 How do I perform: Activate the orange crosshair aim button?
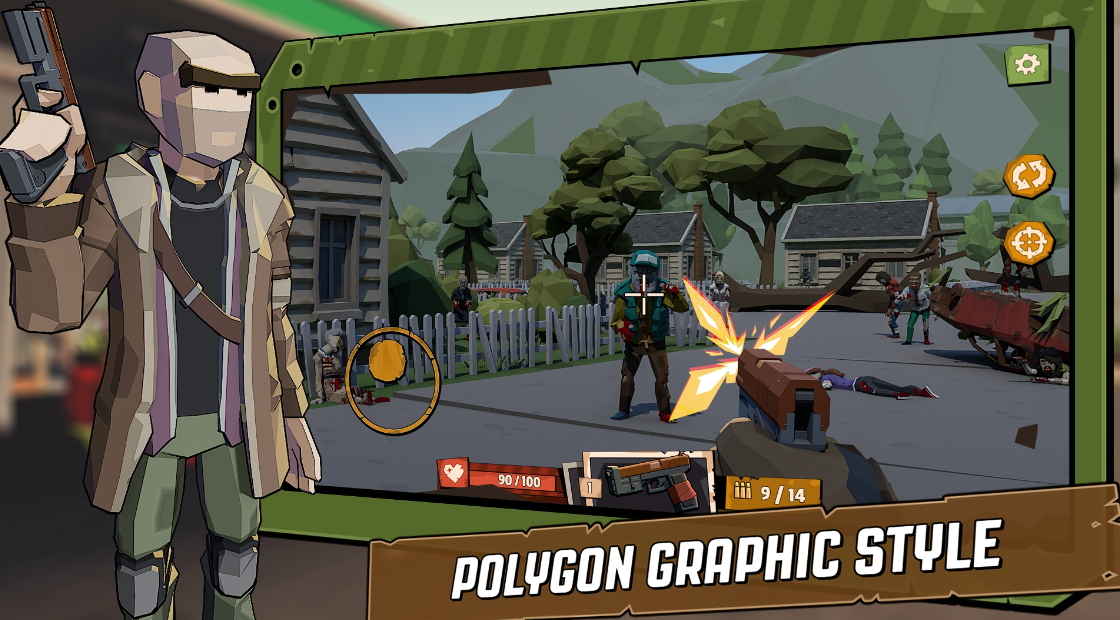click(x=1027, y=243)
